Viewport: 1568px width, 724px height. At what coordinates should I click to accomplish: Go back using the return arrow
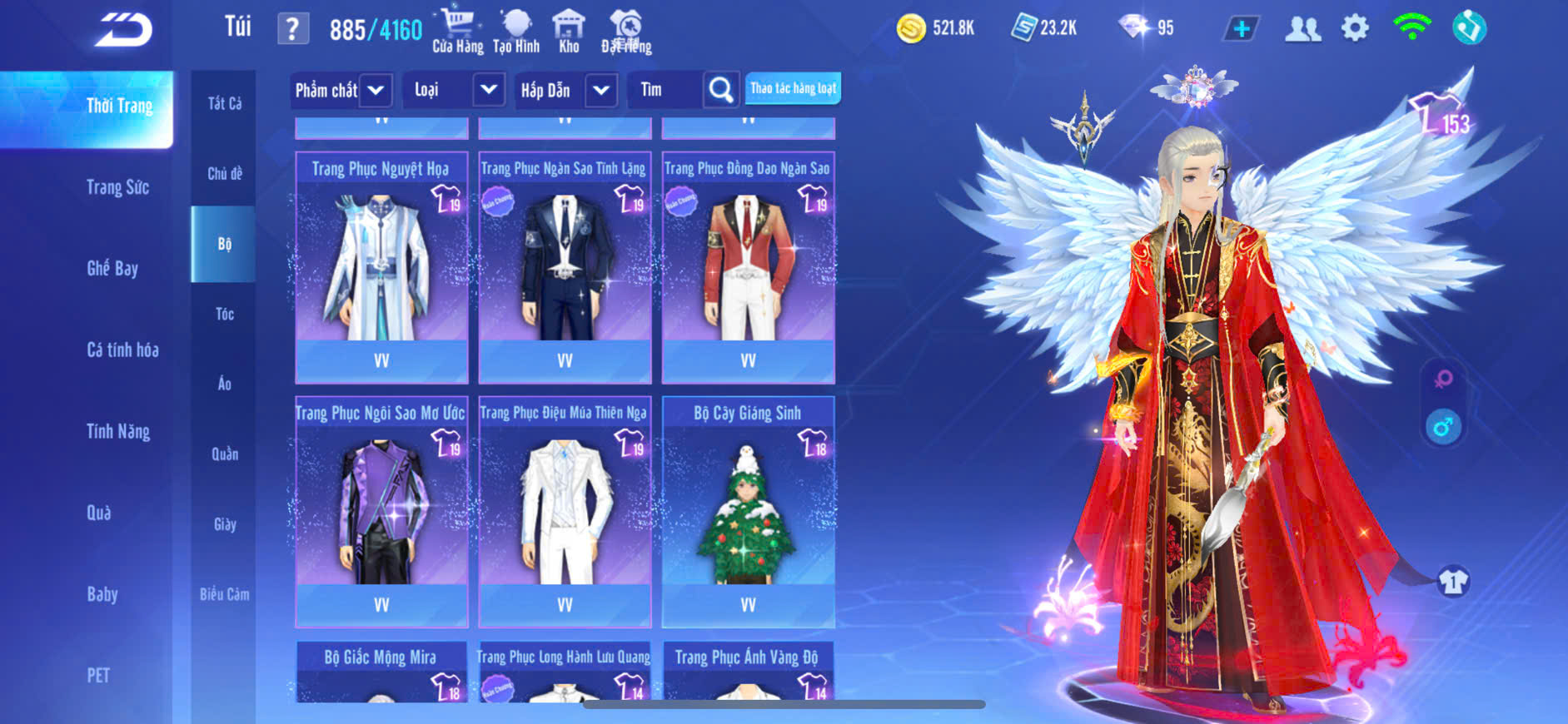pos(123,30)
